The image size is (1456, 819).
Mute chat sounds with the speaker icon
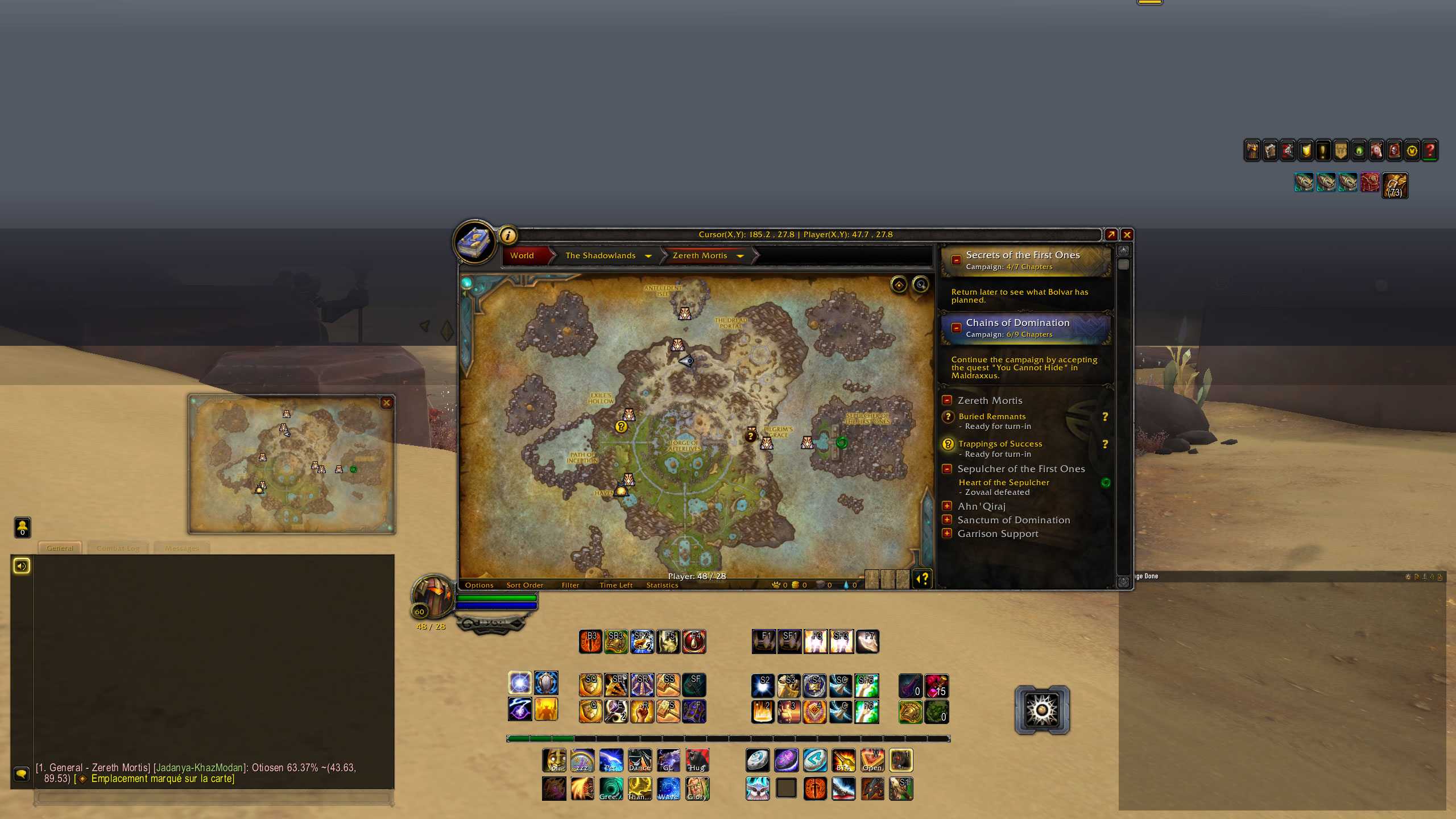22,566
